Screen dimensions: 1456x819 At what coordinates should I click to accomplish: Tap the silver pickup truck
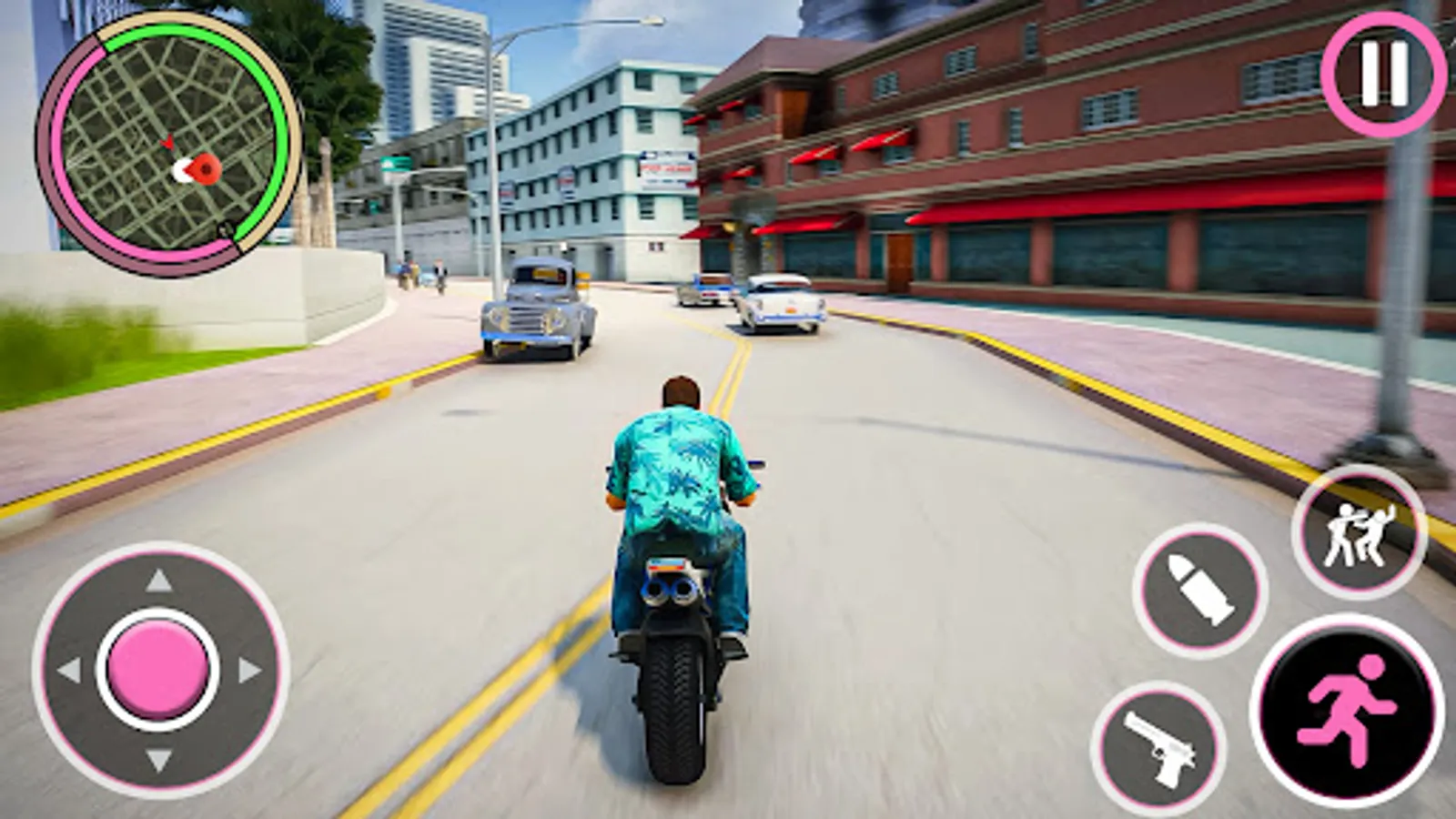pos(532,309)
